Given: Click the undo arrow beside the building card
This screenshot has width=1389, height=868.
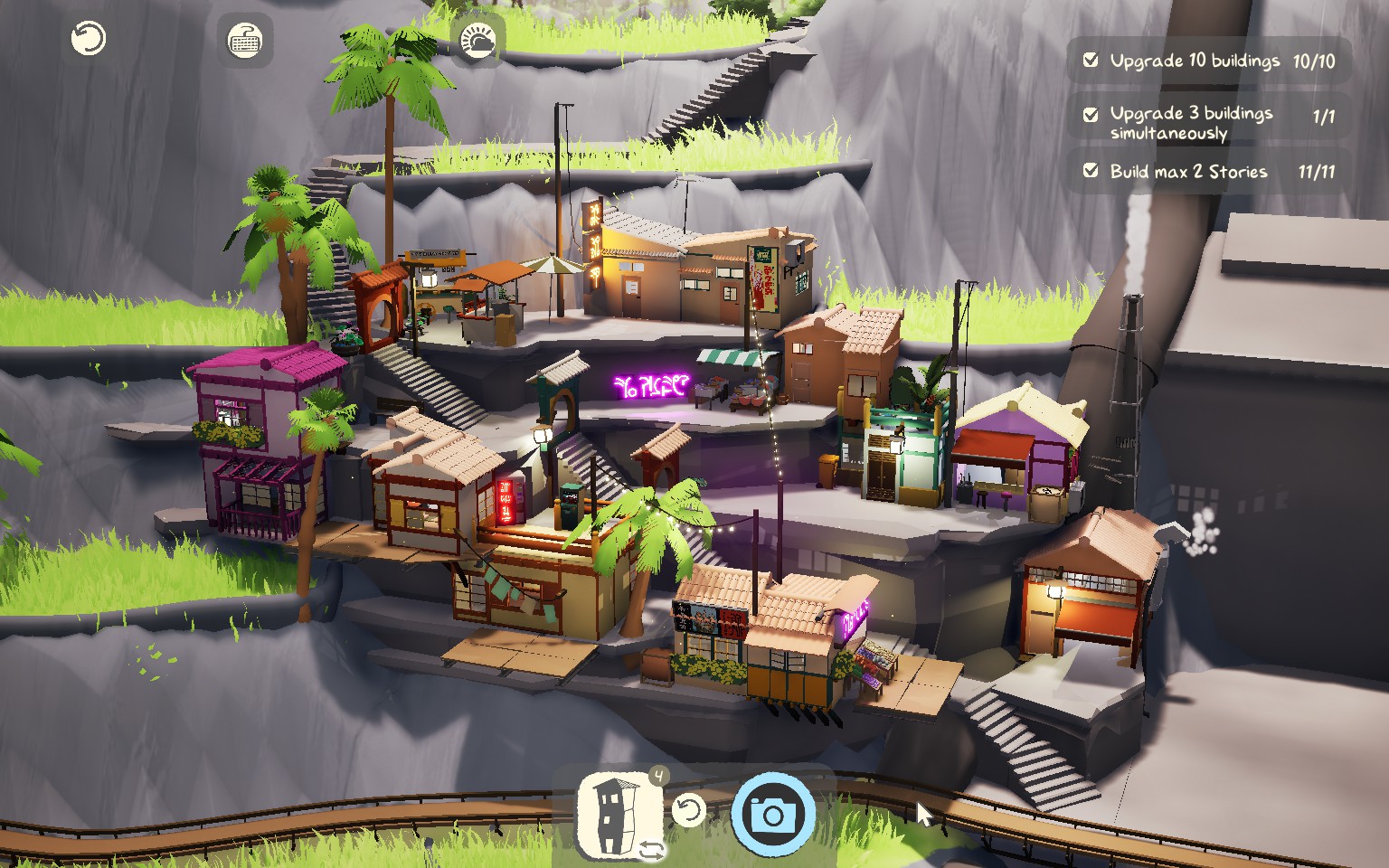Looking at the screenshot, I should 688,810.
